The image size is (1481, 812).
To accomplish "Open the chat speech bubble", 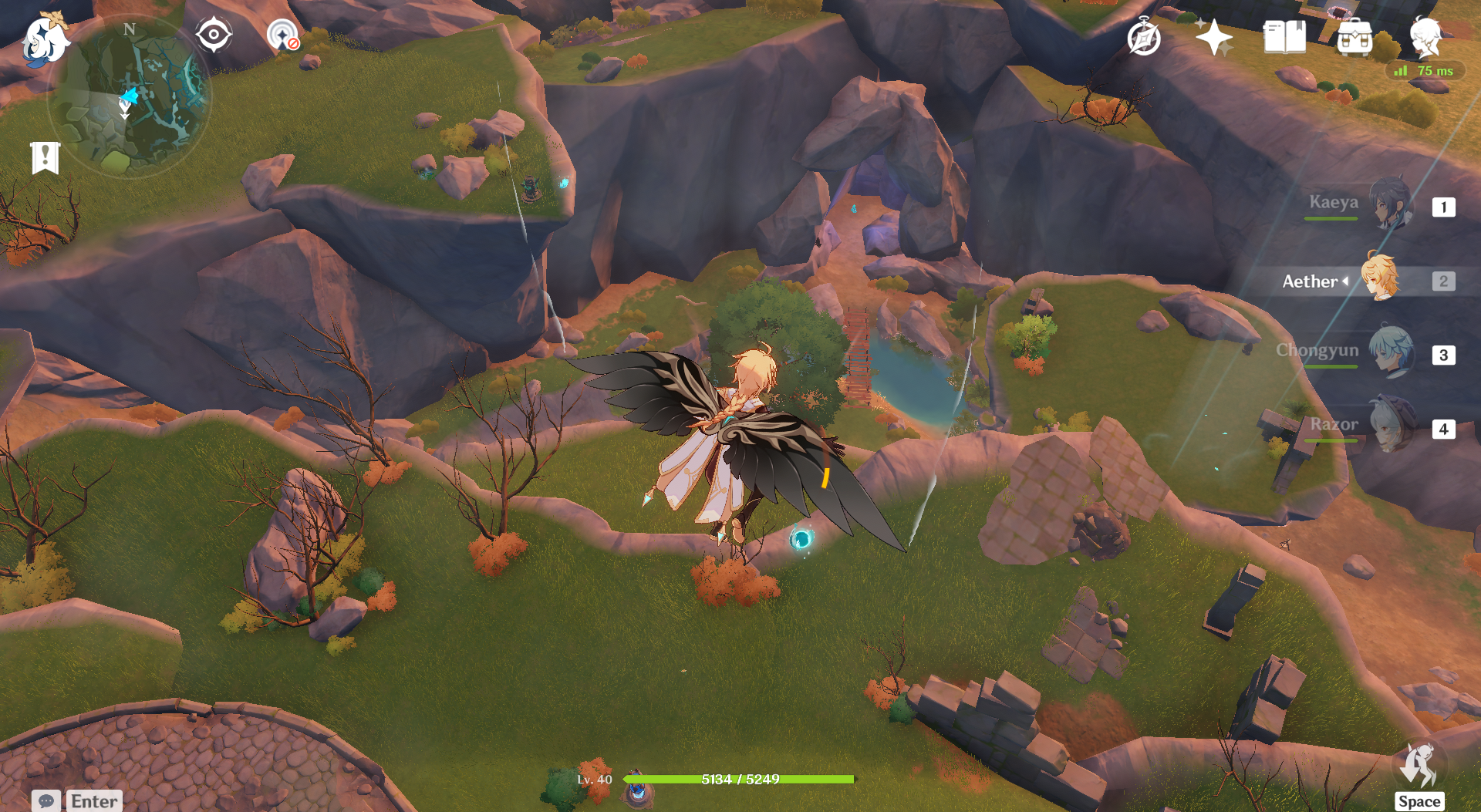I will point(46,800).
